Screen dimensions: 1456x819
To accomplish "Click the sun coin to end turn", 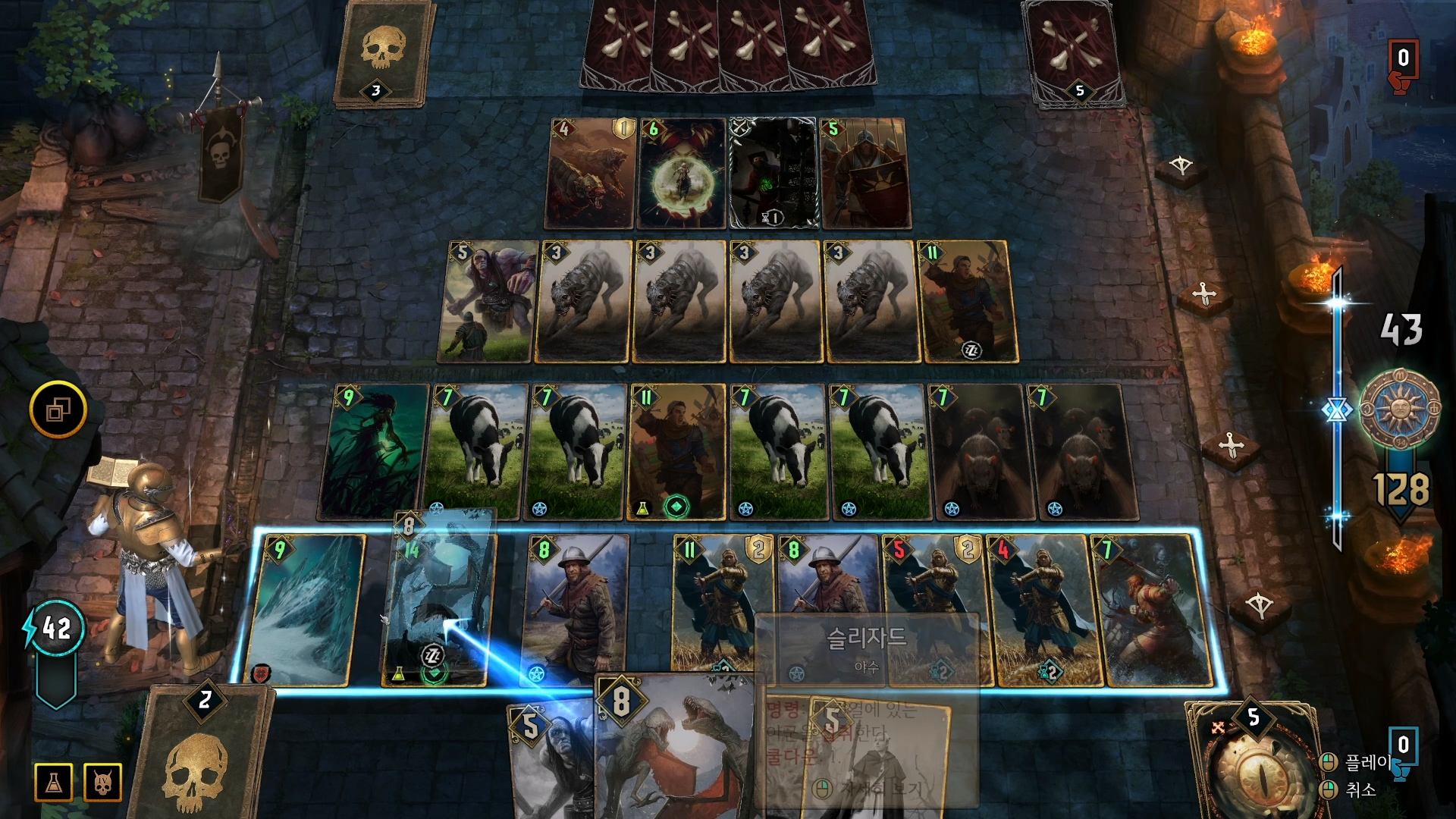I will 1399,409.
